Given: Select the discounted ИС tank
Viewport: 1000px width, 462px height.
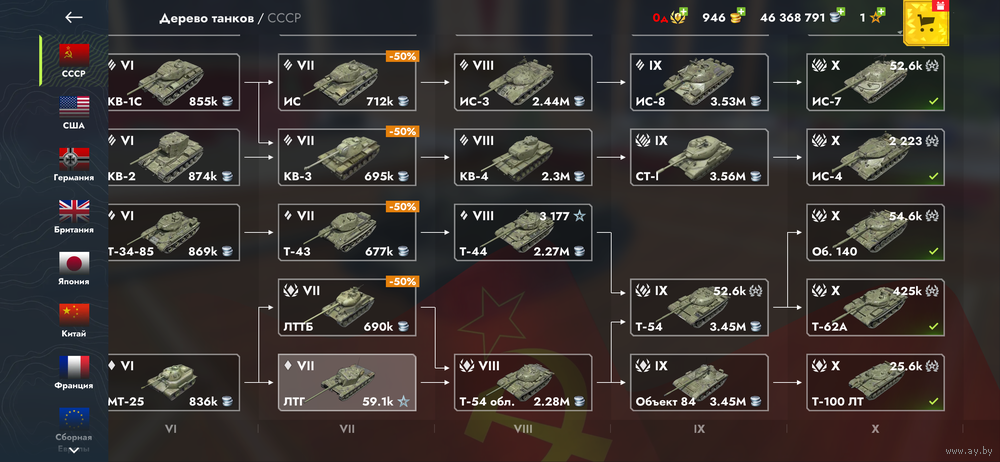Looking at the screenshot, I should coord(347,82).
